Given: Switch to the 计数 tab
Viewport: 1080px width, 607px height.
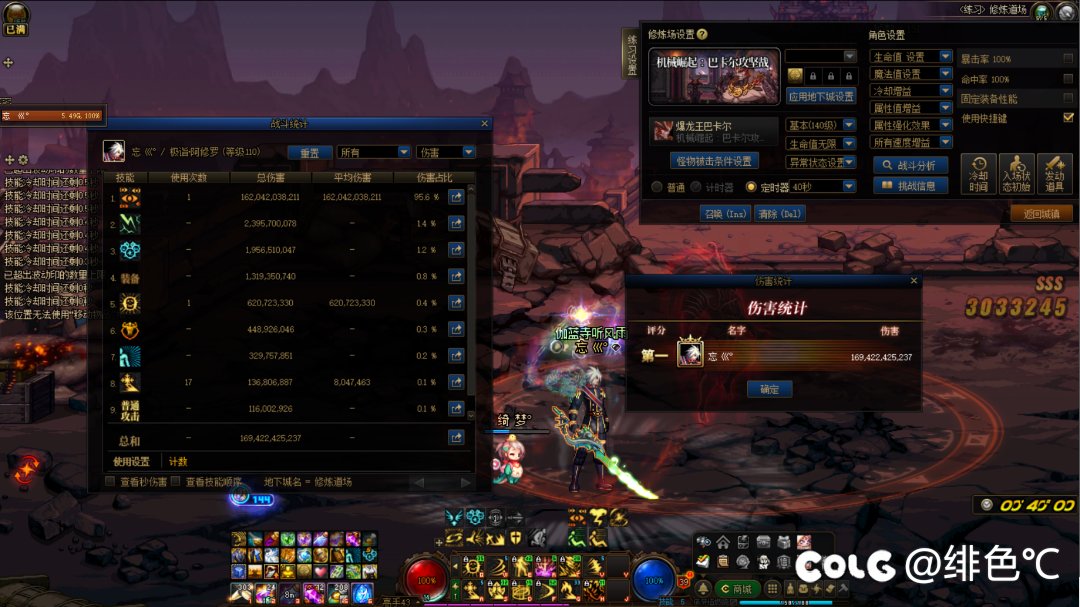Looking at the screenshot, I should click(x=178, y=461).
